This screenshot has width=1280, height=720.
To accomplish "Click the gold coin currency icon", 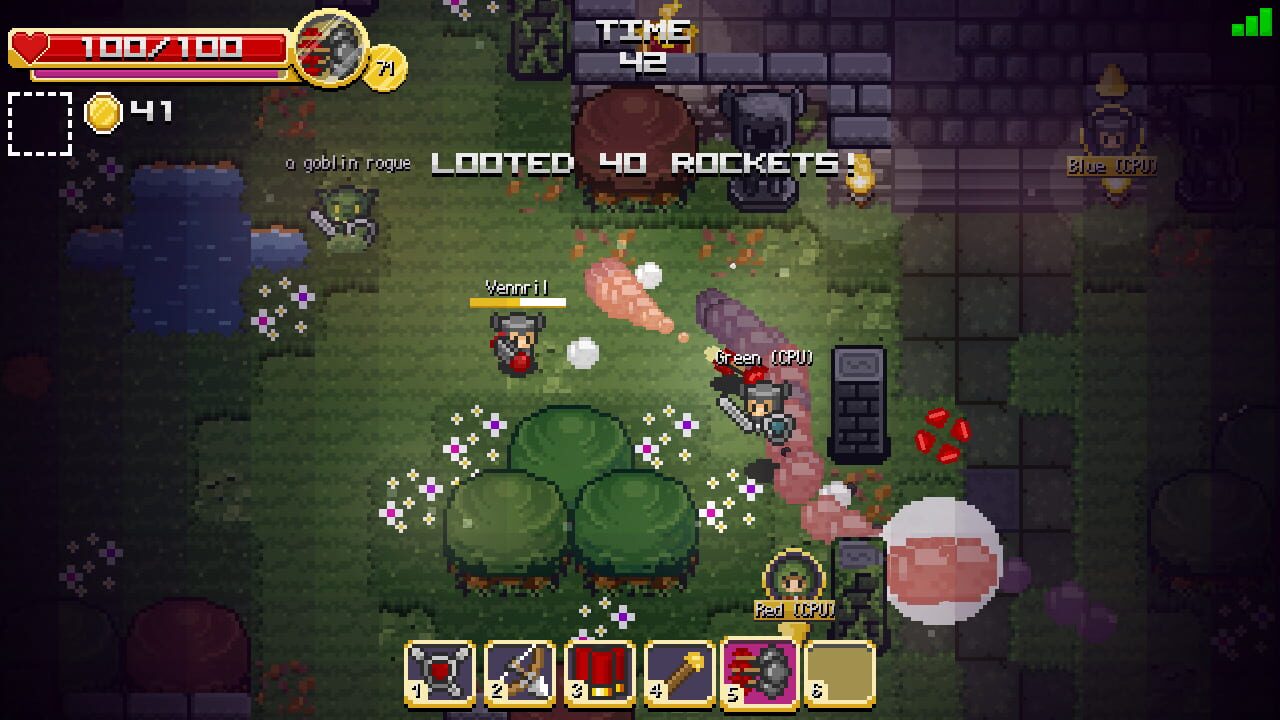I will click(x=105, y=112).
